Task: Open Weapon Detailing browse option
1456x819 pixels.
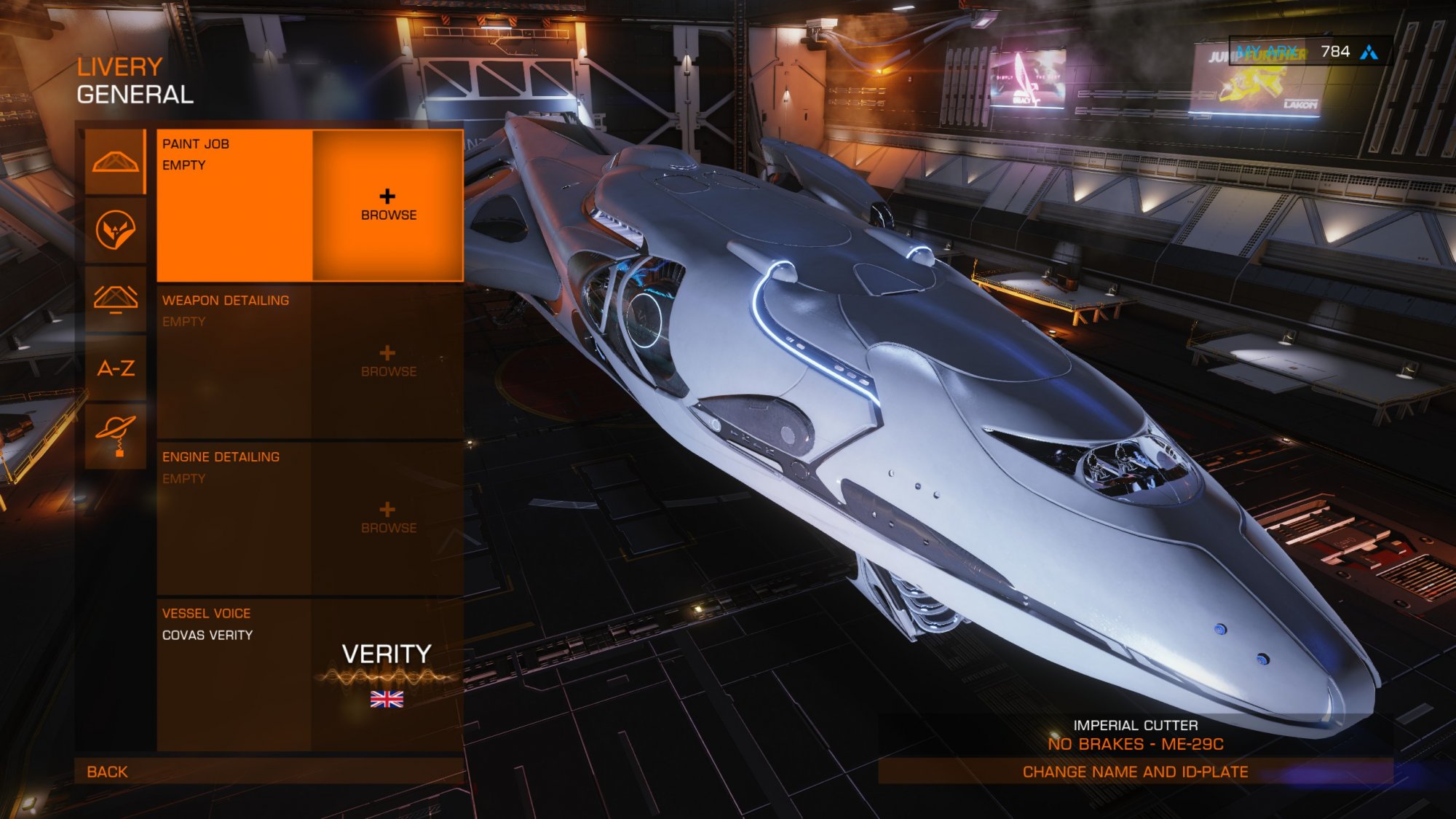Action: point(388,362)
